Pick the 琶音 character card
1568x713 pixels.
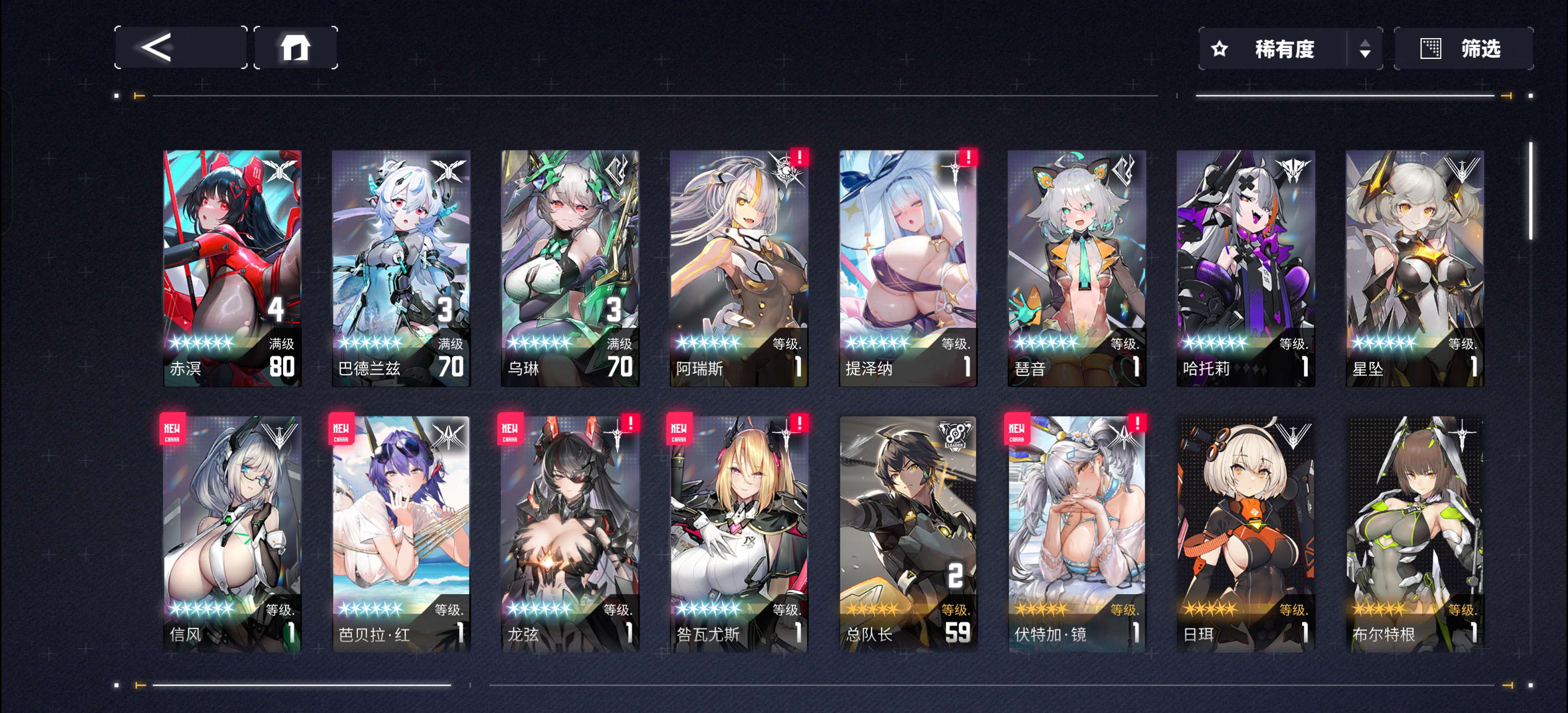1077,268
